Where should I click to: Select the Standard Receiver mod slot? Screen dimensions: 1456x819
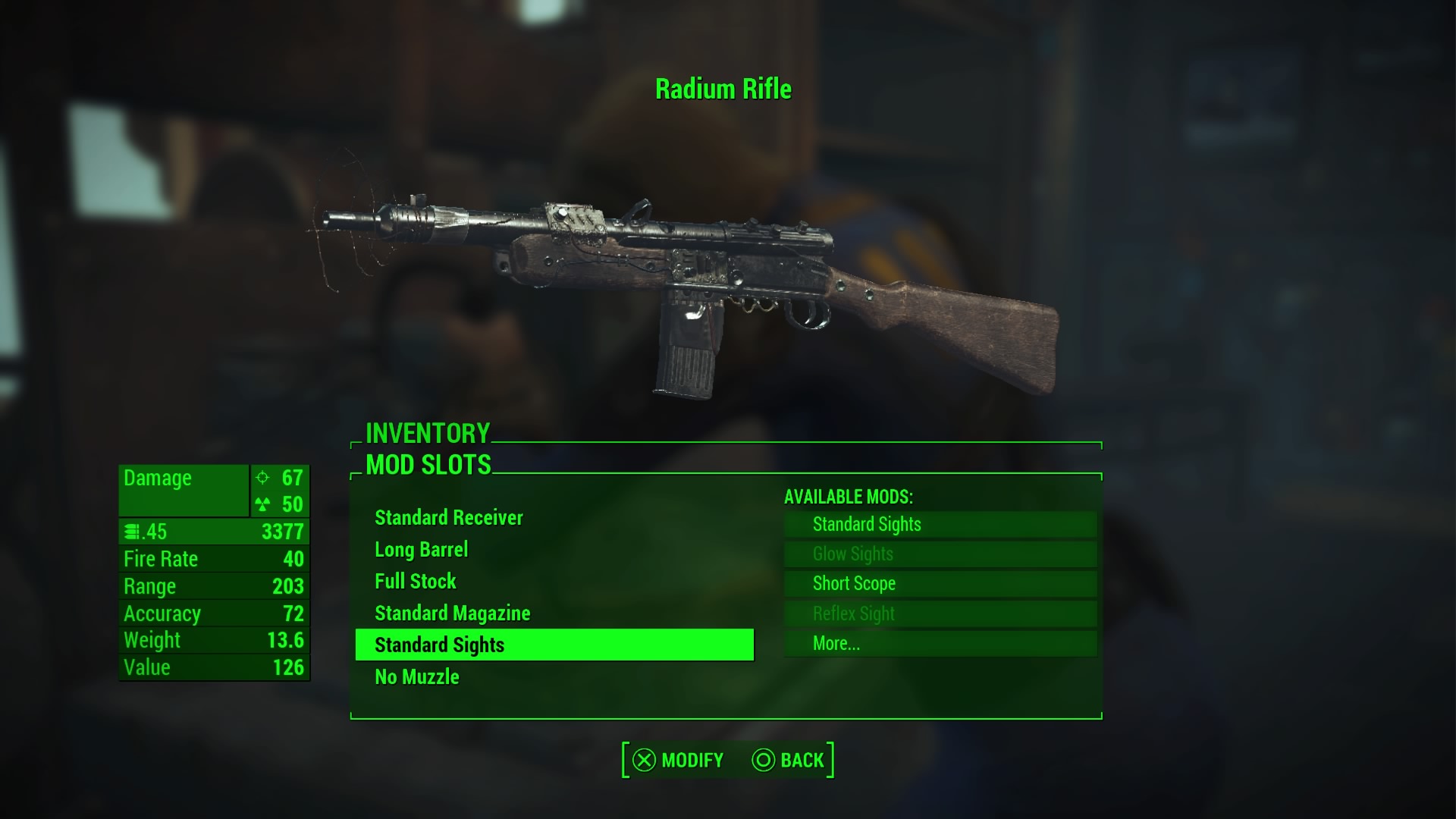[x=449, y=518]
